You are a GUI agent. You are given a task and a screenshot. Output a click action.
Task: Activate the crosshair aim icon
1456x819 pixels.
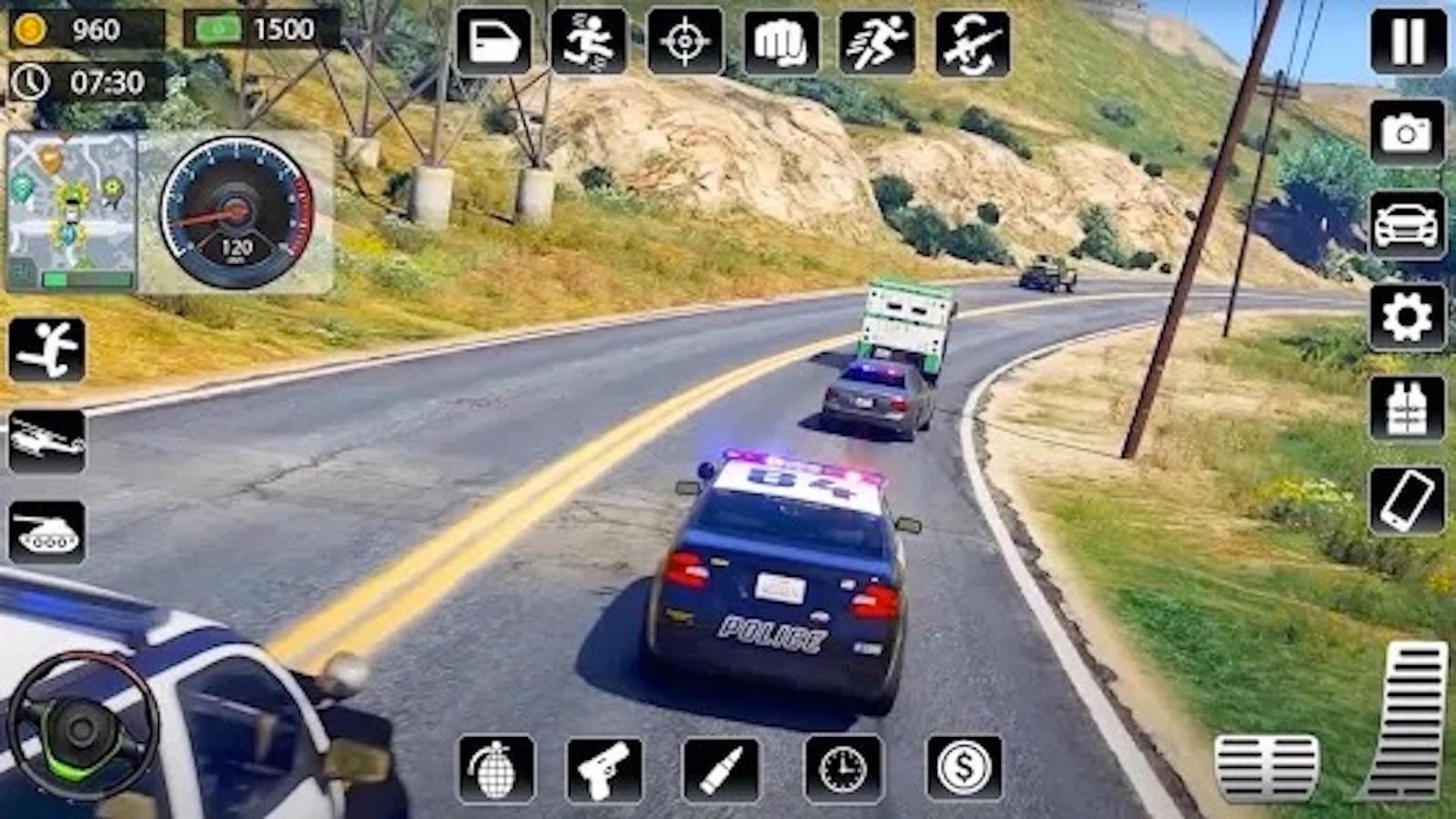pyautogui.click(x=685, y=38)
